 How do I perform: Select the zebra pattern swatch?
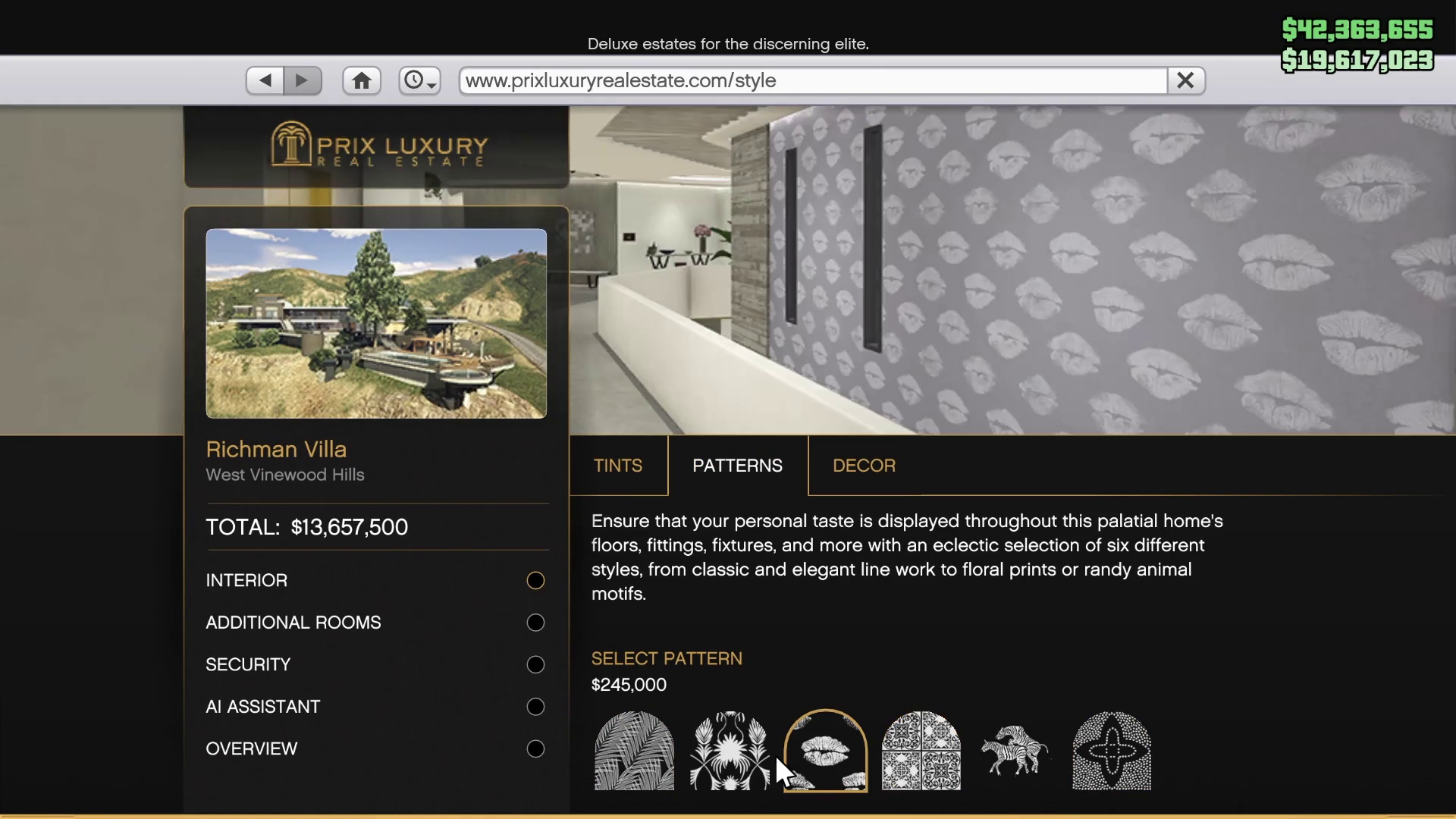click(1016, 751)
